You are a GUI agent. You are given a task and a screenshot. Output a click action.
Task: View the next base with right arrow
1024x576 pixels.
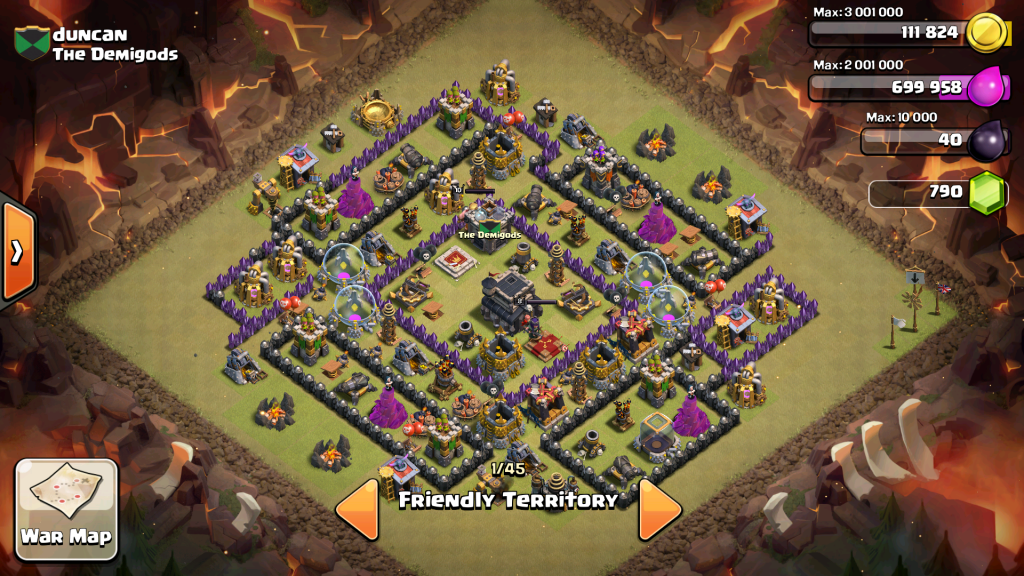pos(659,509)
